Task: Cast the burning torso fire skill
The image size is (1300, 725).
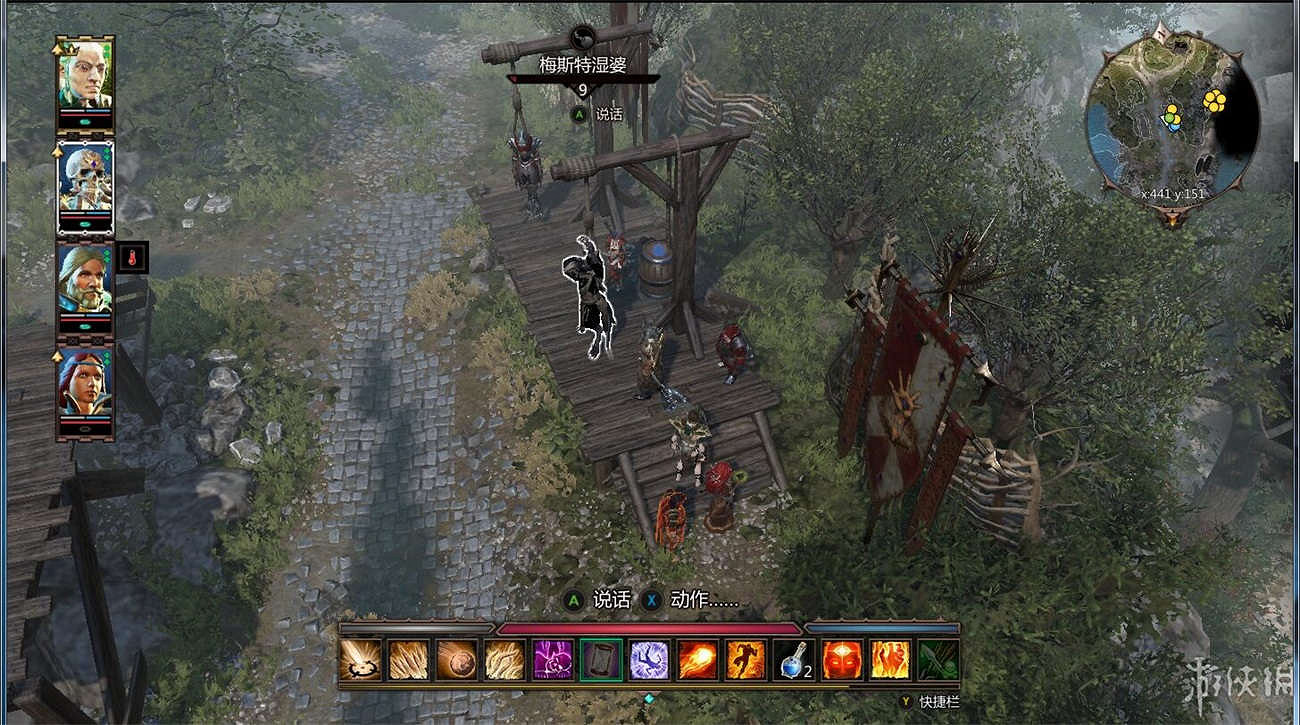Action: point(890,660)
